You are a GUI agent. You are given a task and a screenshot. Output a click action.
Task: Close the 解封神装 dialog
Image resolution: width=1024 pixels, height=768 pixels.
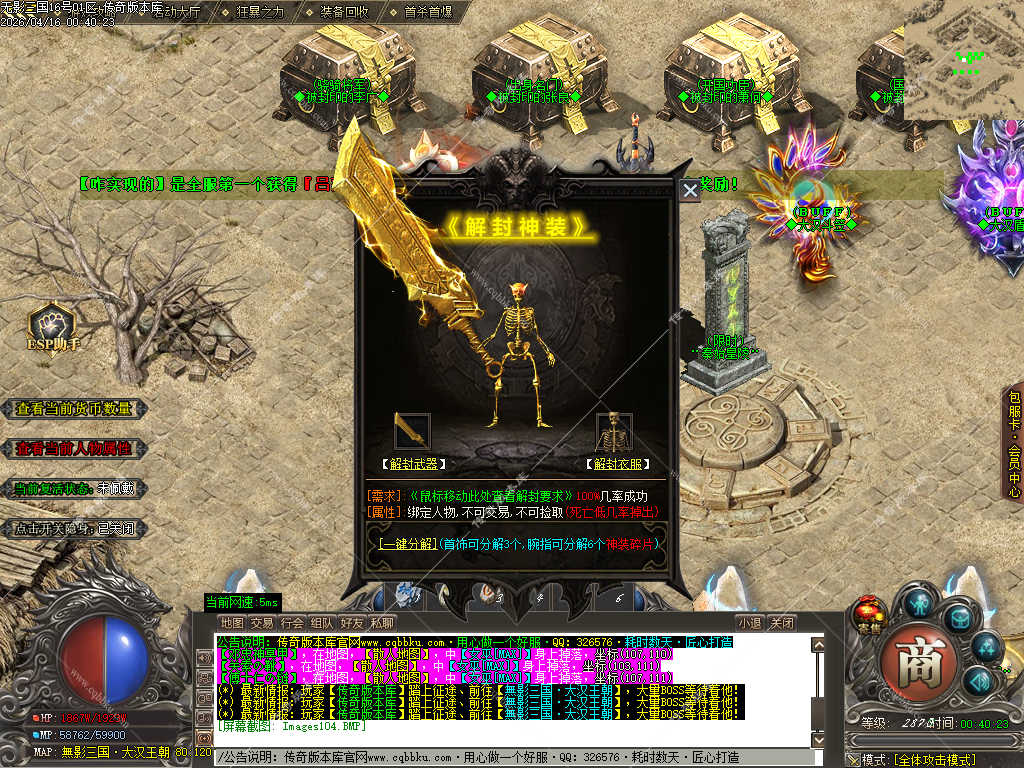[x=690, y=190]
